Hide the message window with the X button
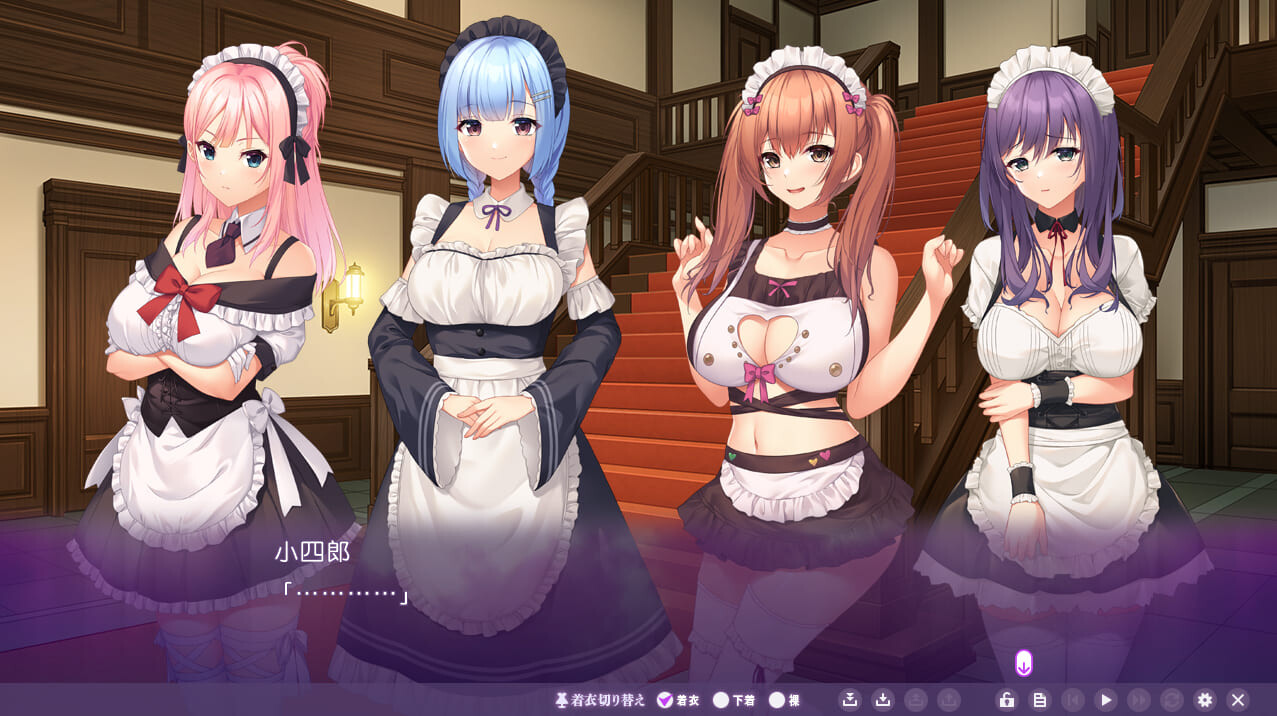 [x=1238, y=700]
